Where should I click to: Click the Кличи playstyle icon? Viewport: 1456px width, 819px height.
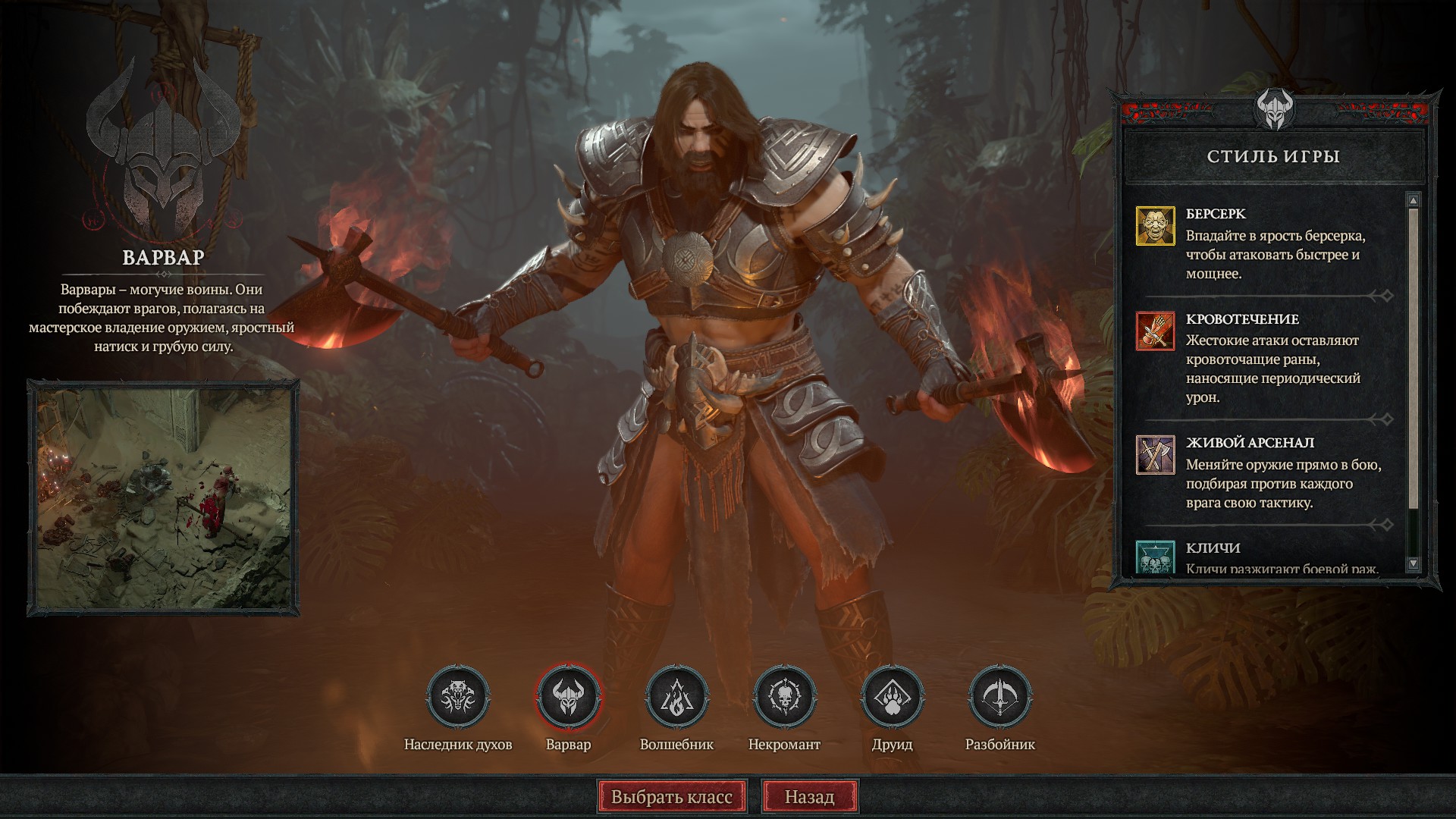click(x=1155, y=557)
